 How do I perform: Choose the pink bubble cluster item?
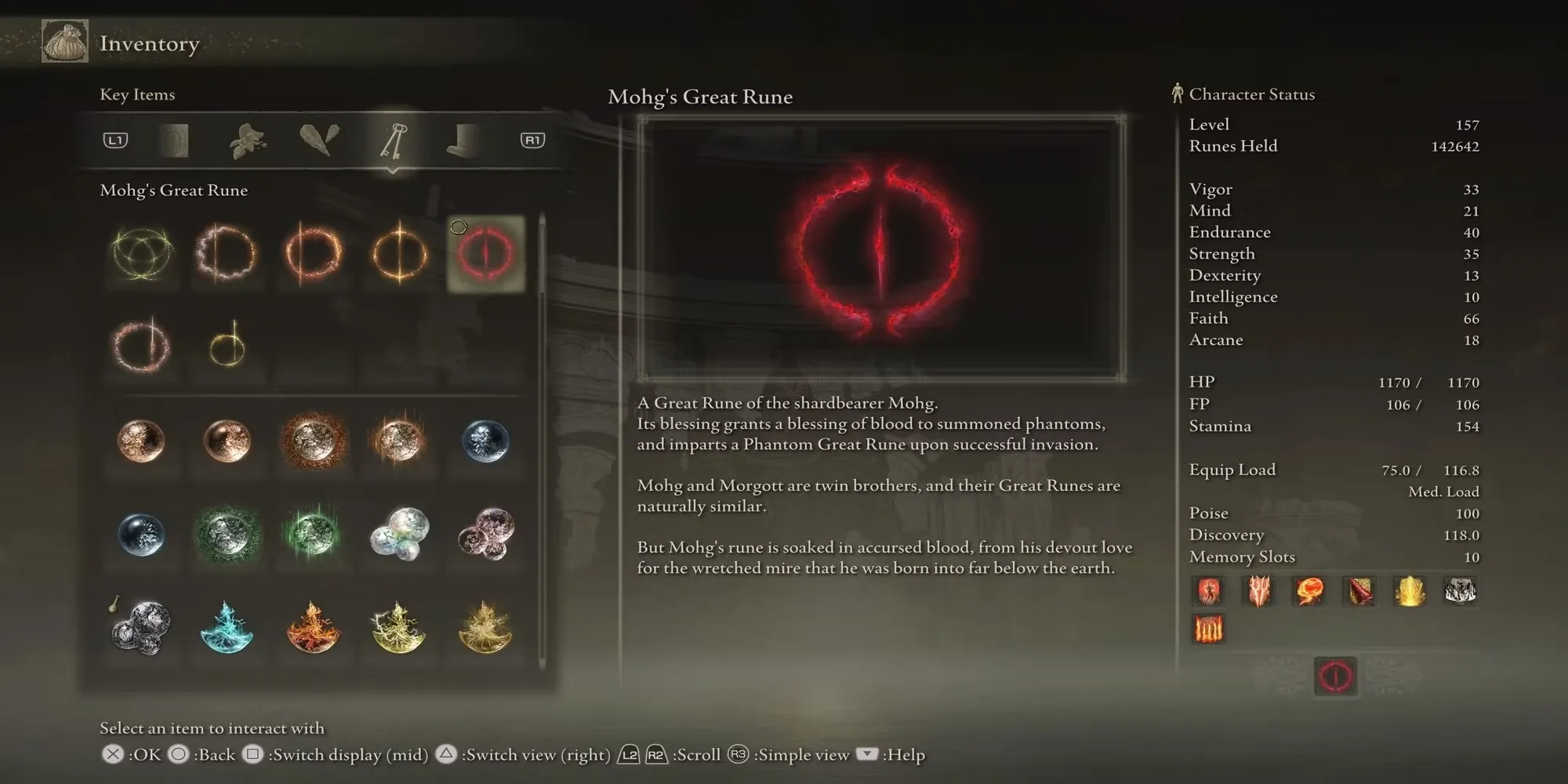pos(485,534)
